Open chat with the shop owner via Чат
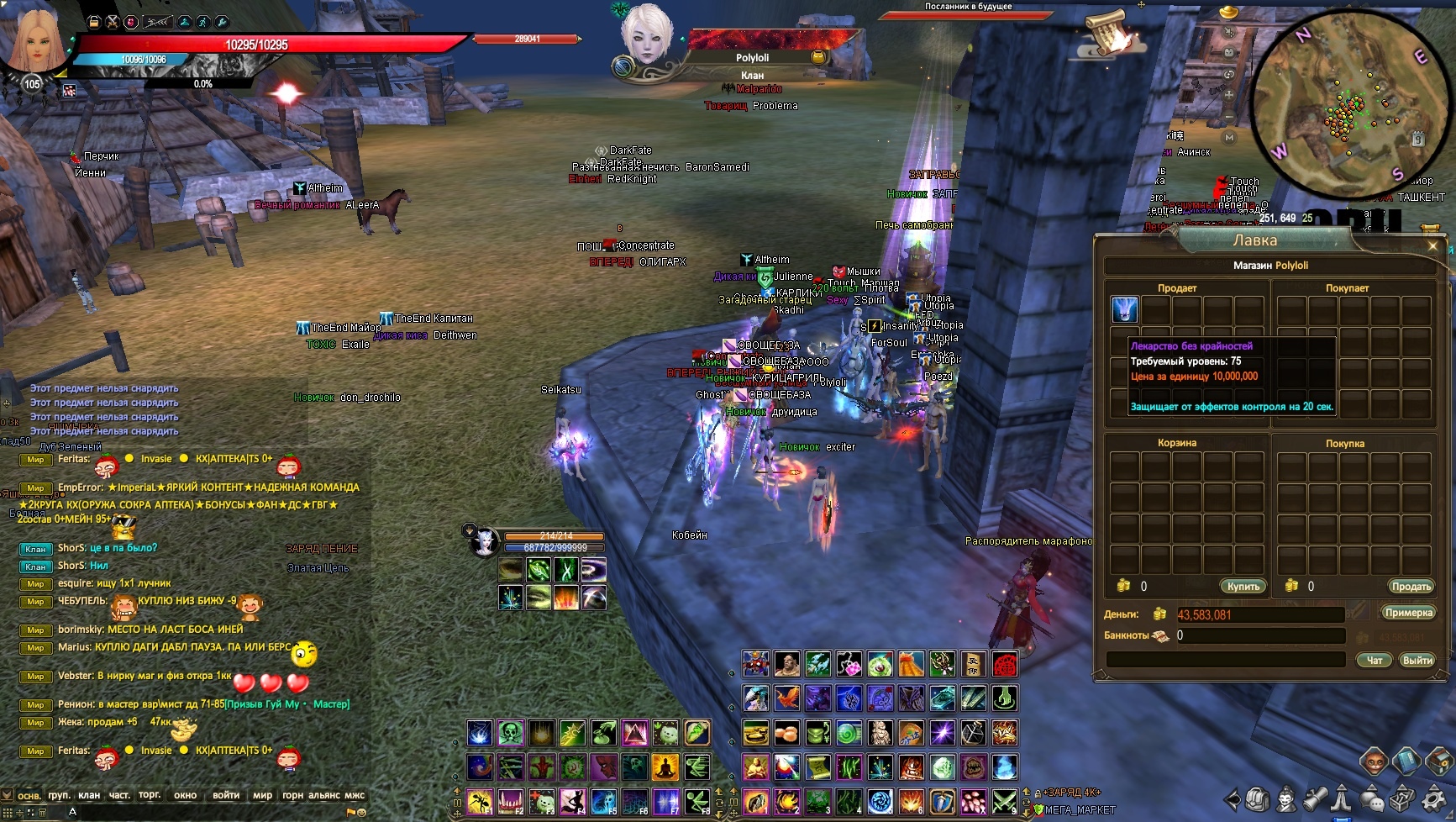 [x=1374, y=660]
